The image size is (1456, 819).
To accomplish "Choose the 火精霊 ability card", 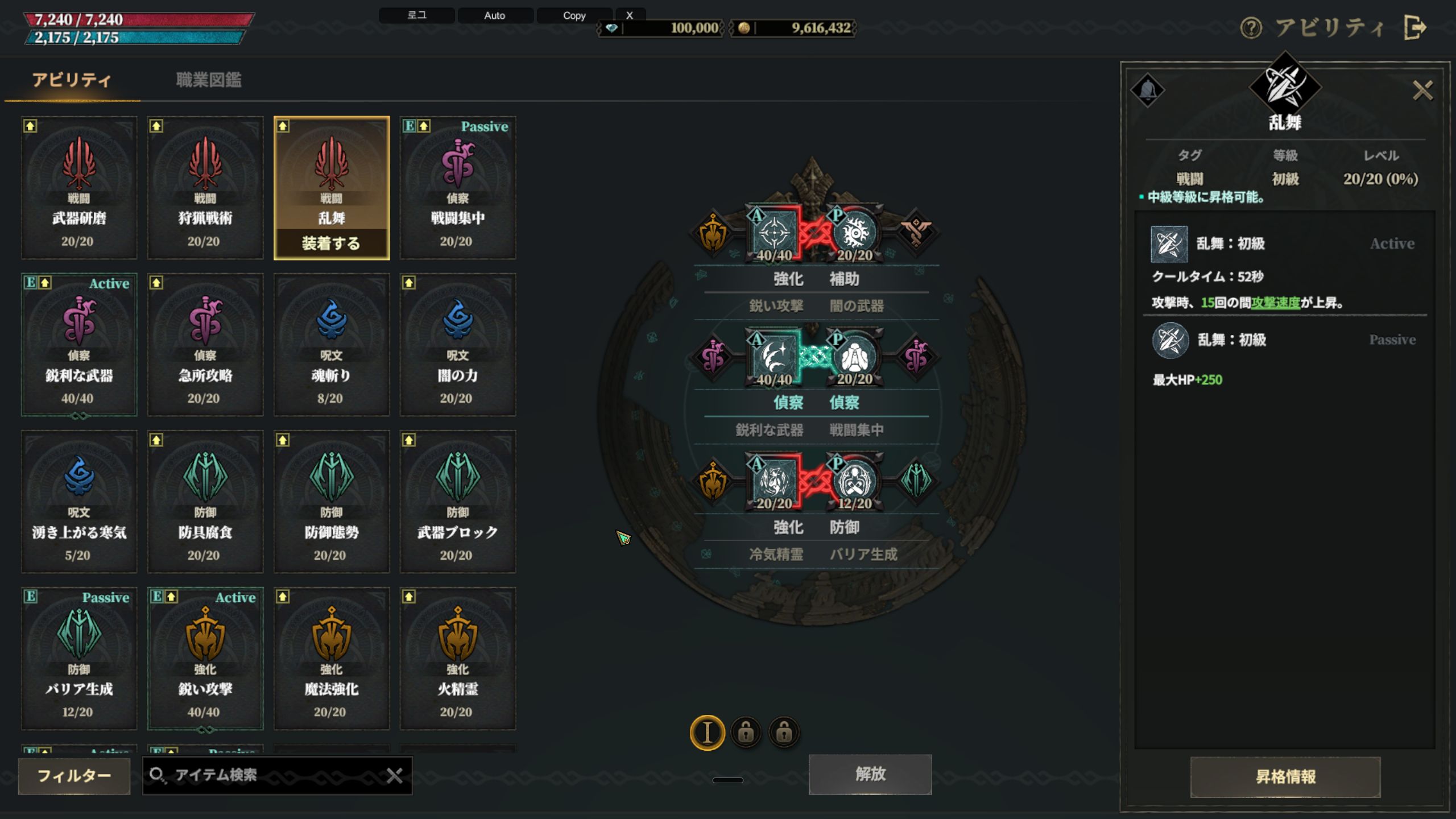I will click(458, 659).
